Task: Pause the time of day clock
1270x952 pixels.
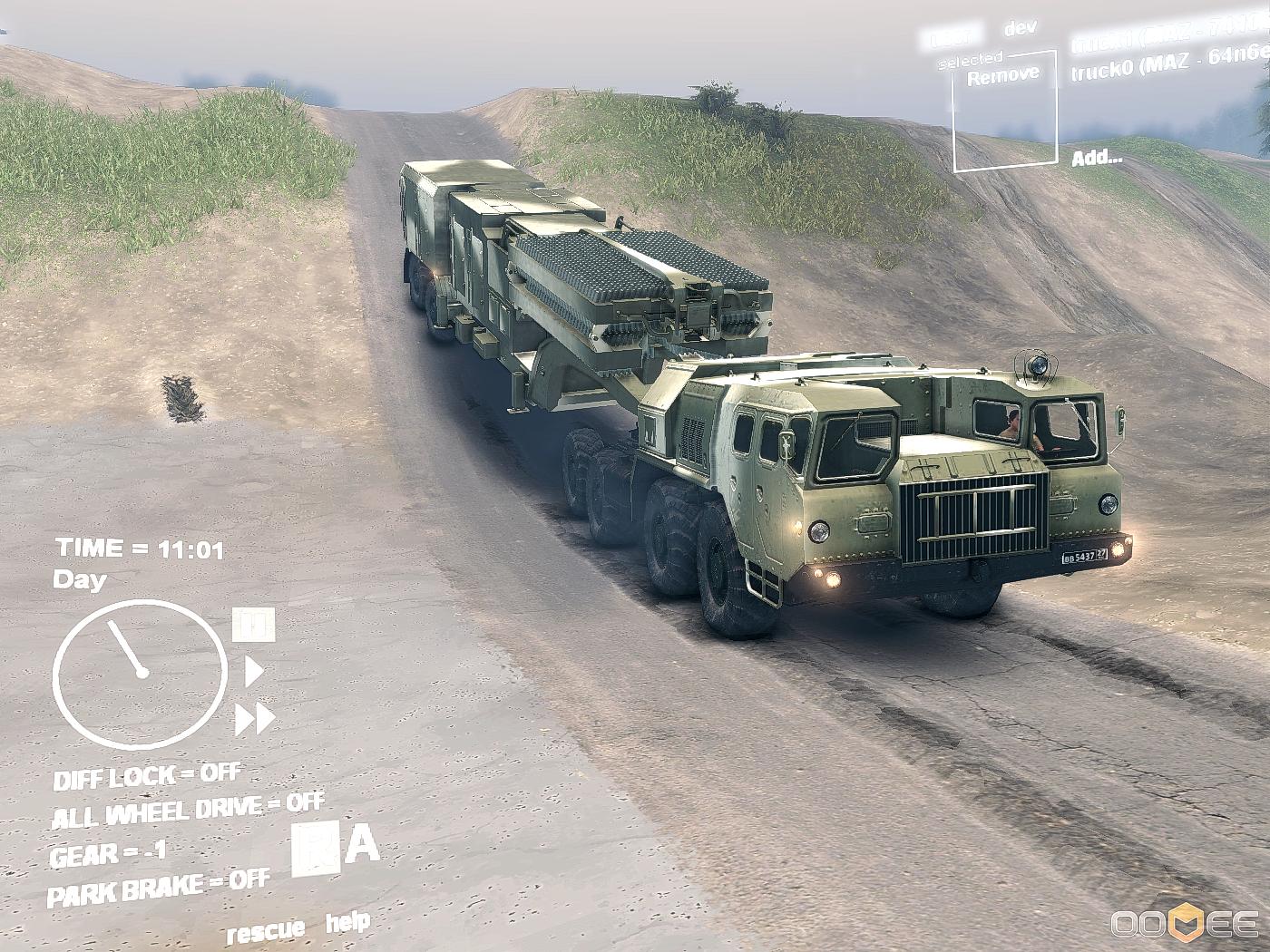Action: 253,625
